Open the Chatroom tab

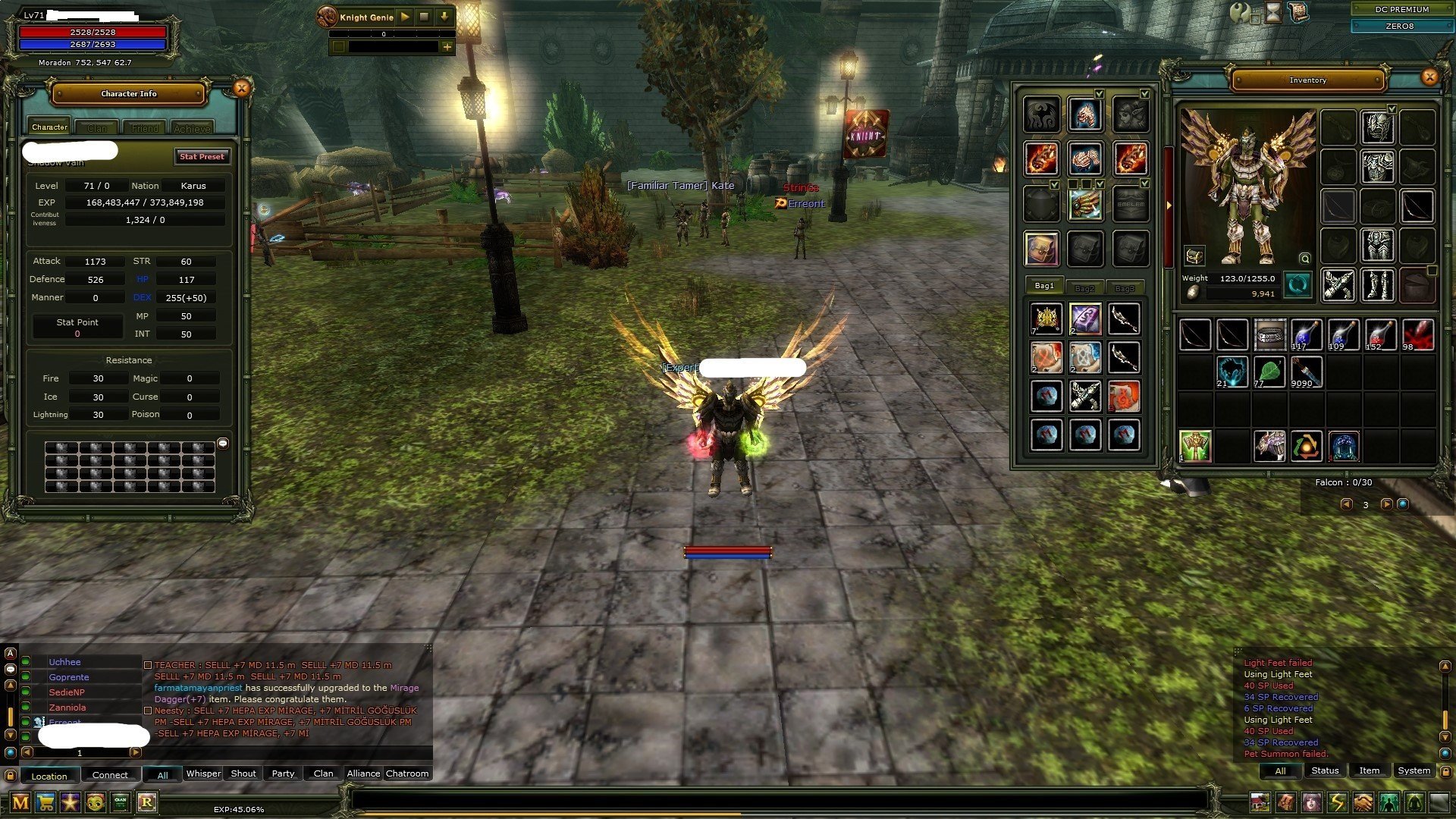407,773
